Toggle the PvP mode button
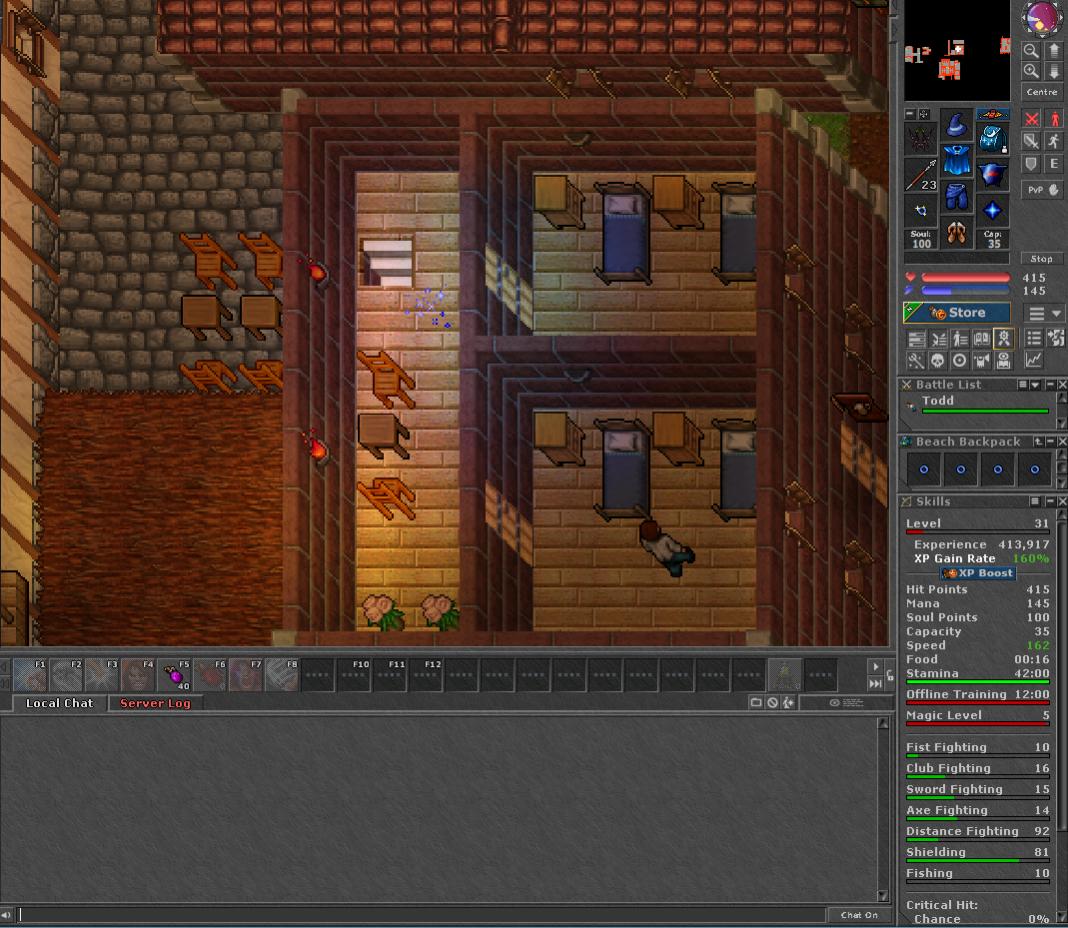The width and height of the screenshot is (1068, 928). [x=1041, y=189]
